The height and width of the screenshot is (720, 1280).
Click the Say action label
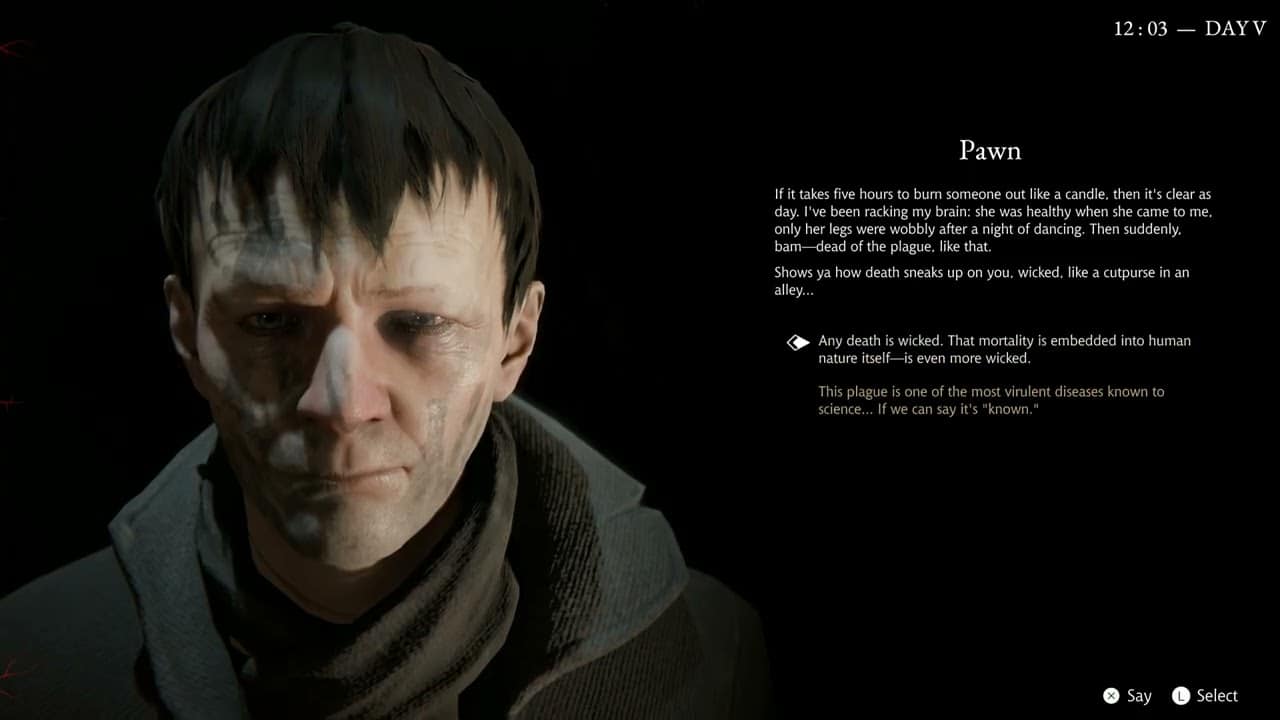[1139, 695]
